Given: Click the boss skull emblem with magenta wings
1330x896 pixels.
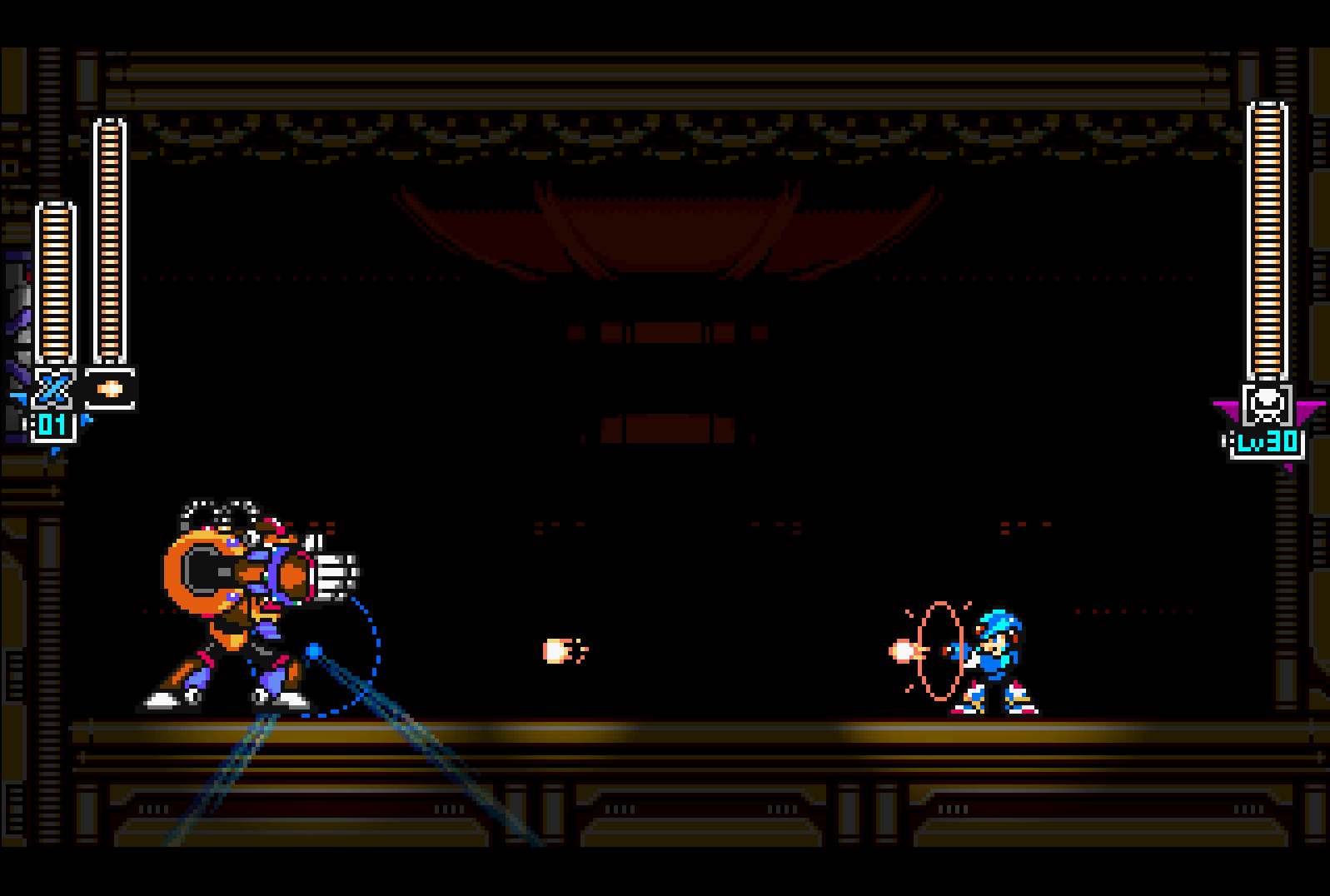Looking at the screenshot, I should click(1266, 406).
